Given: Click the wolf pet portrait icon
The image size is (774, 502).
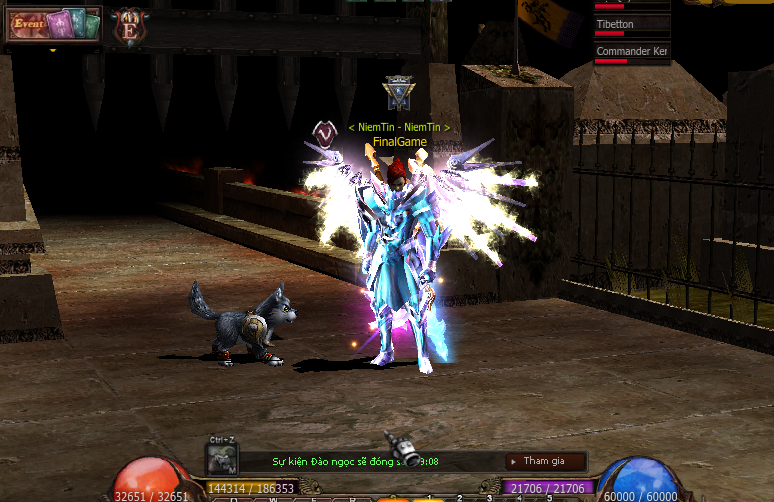Looking at the screenshot, I should point(222,460).
